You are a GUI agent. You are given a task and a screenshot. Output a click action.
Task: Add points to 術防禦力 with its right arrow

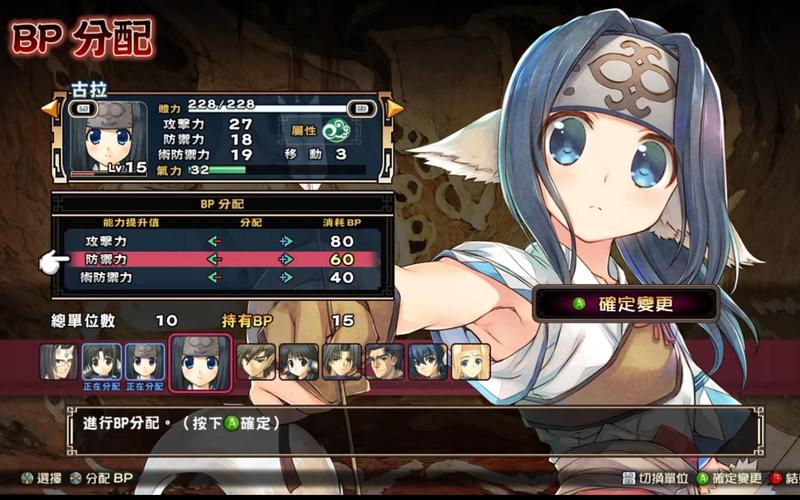(x=286, y=277)
